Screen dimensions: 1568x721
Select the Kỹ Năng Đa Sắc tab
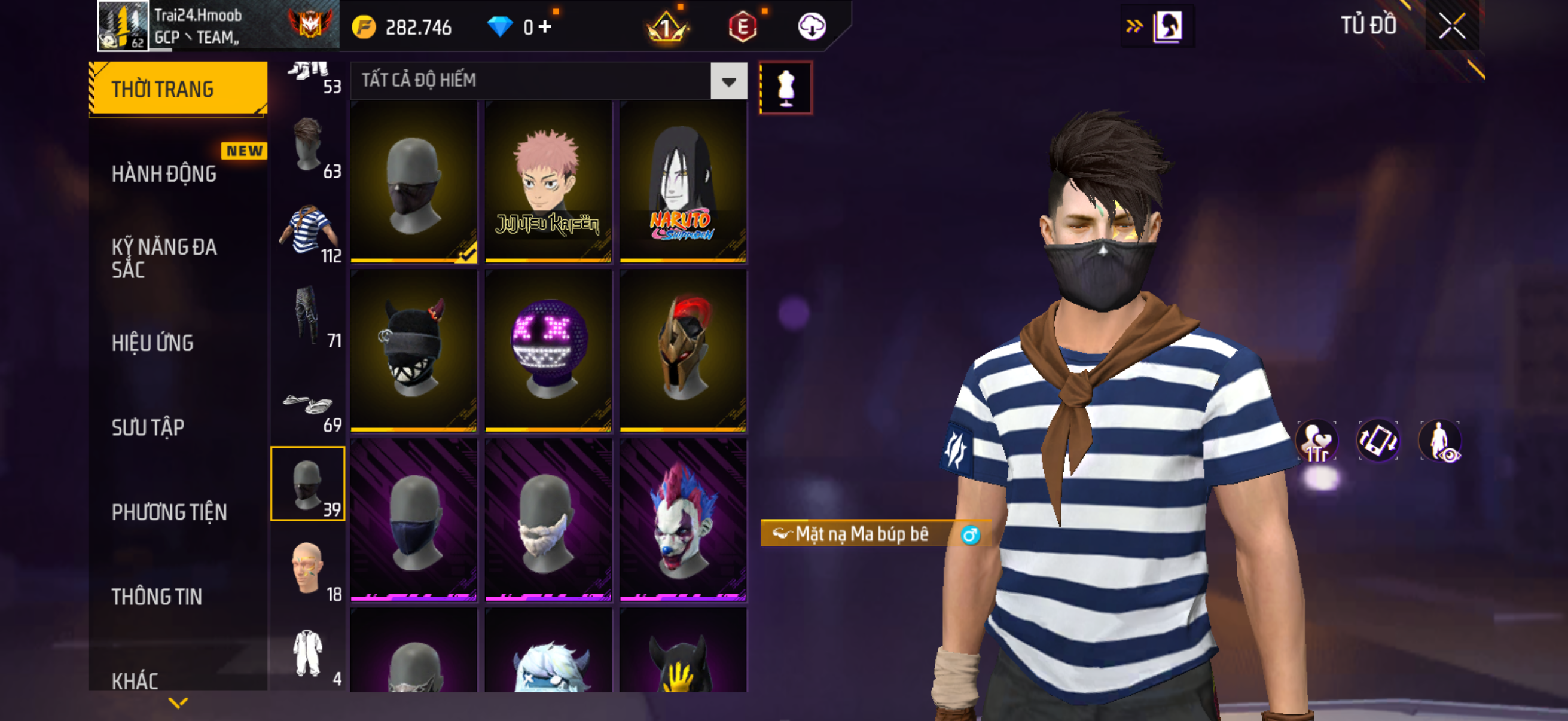point(164,258)
